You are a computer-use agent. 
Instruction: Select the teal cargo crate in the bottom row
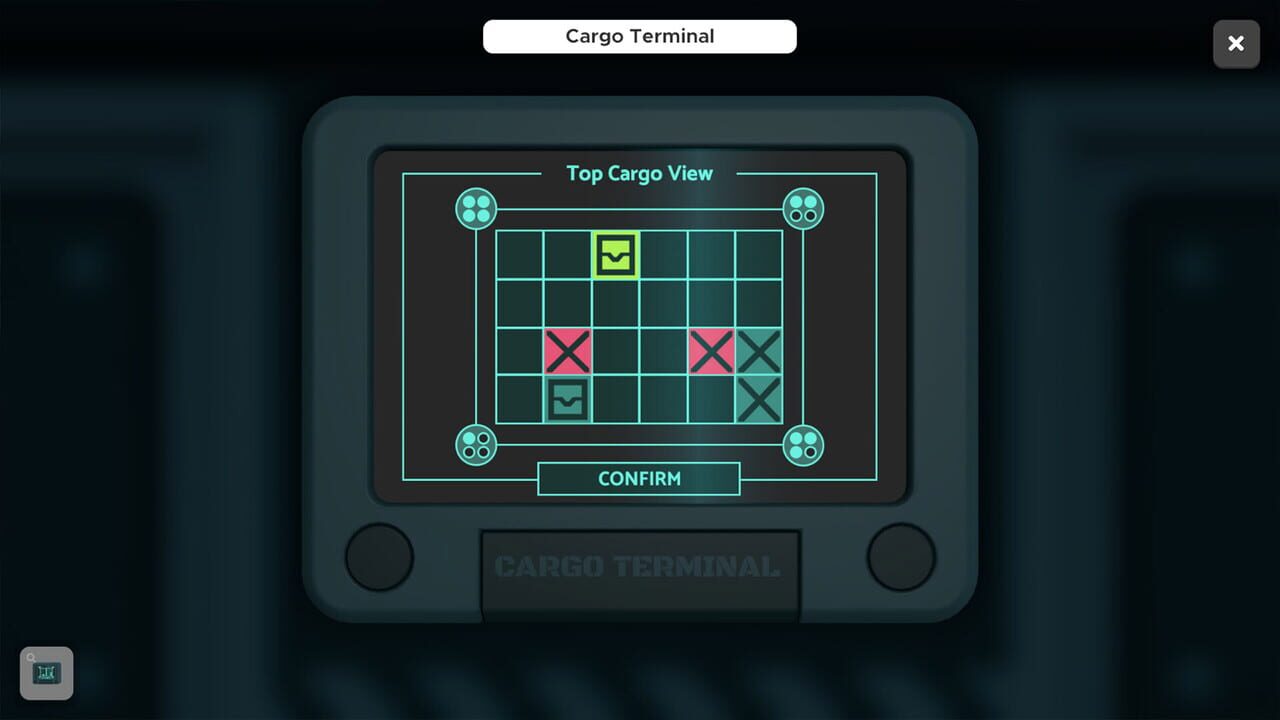(x=569, y=399)
